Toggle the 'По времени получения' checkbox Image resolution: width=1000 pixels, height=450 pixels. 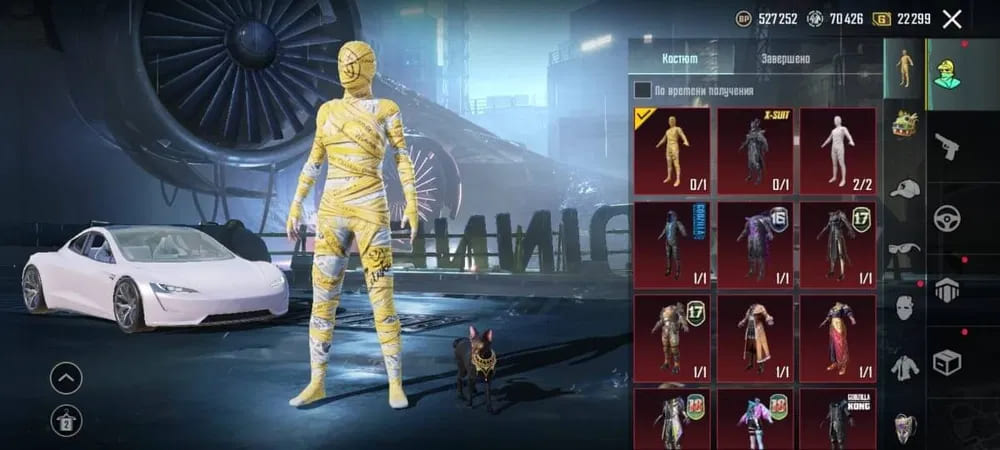643,90
